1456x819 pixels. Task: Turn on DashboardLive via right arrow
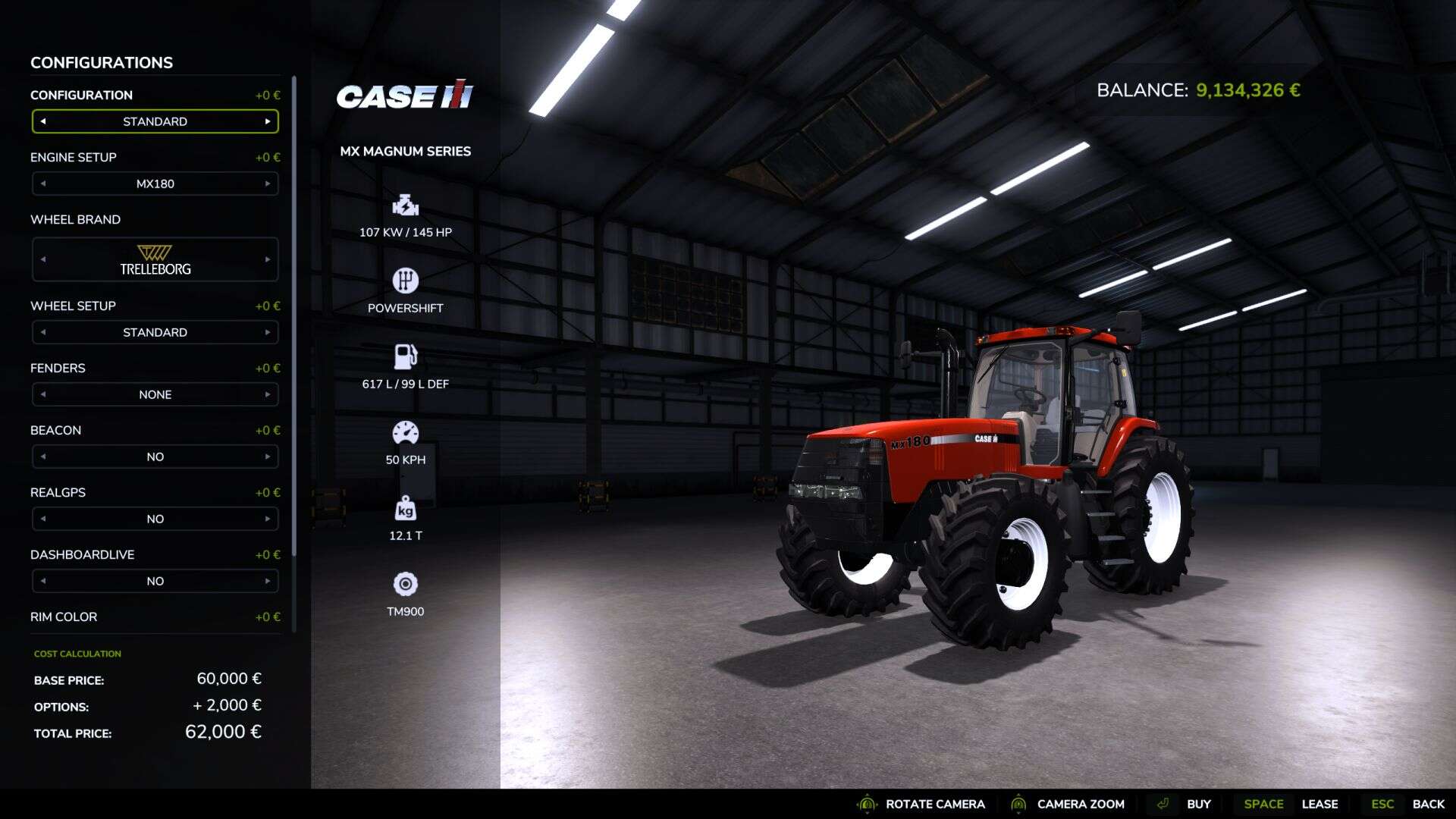click(267, 581)
